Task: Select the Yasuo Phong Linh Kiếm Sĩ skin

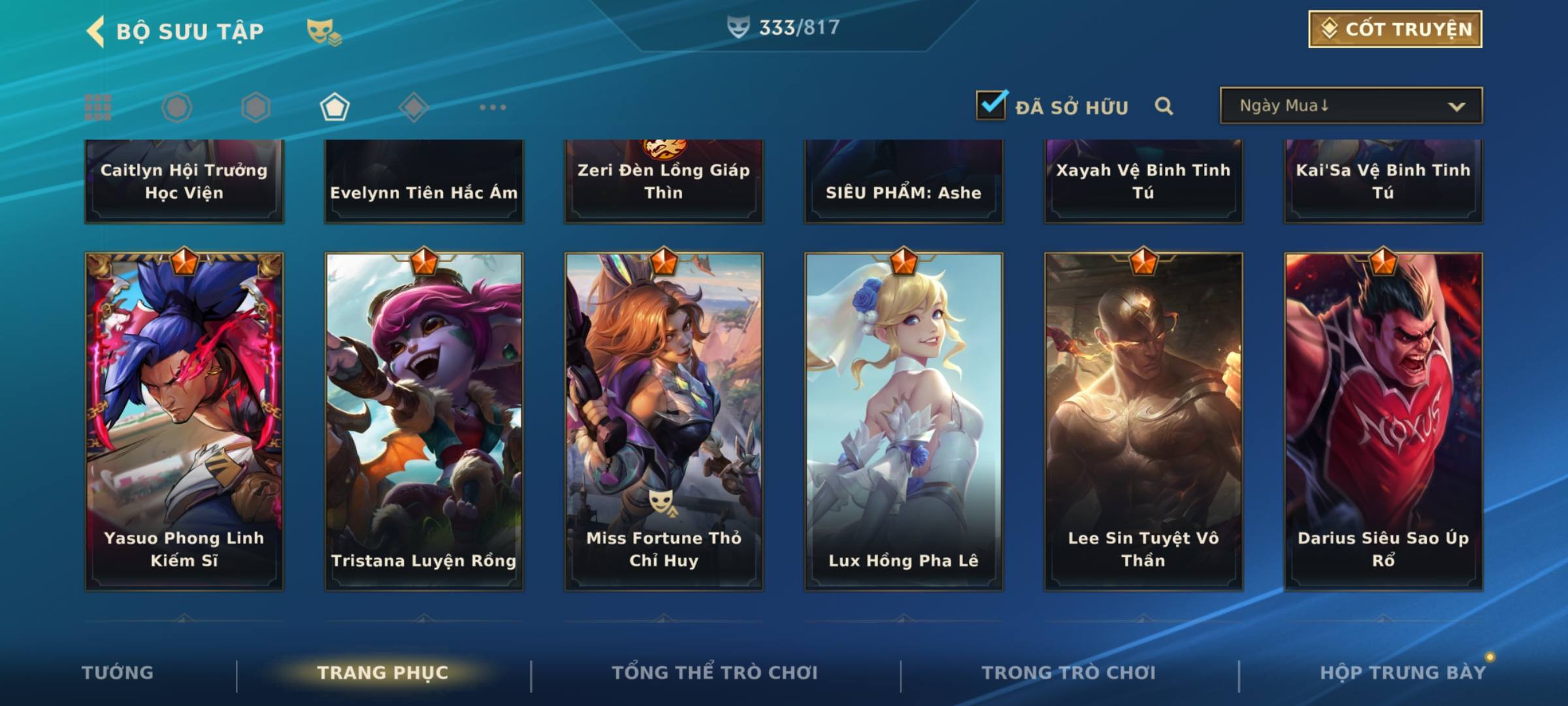Action: [184, 422]
